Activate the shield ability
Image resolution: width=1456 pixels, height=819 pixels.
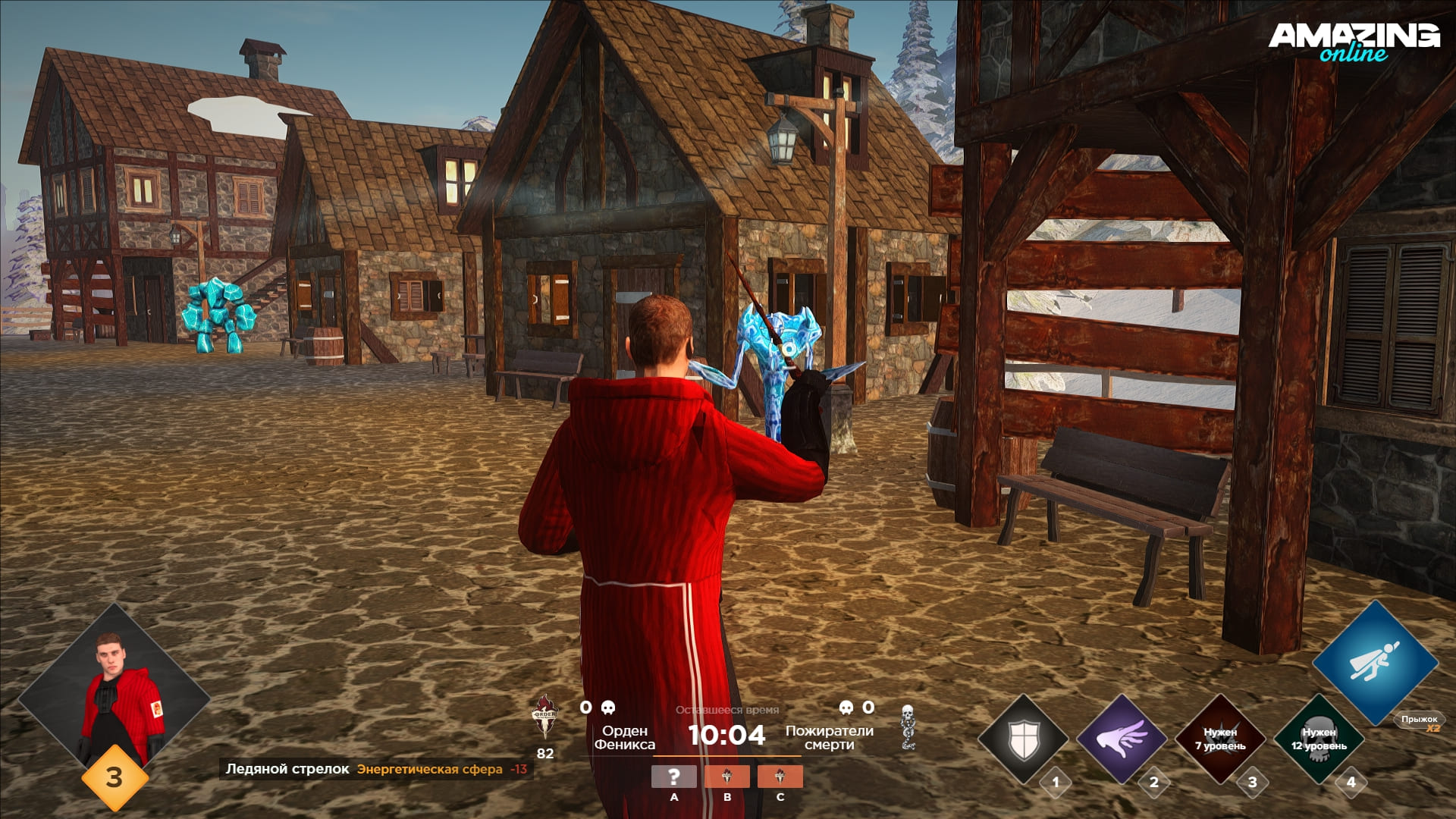(x=1023, y=739)
